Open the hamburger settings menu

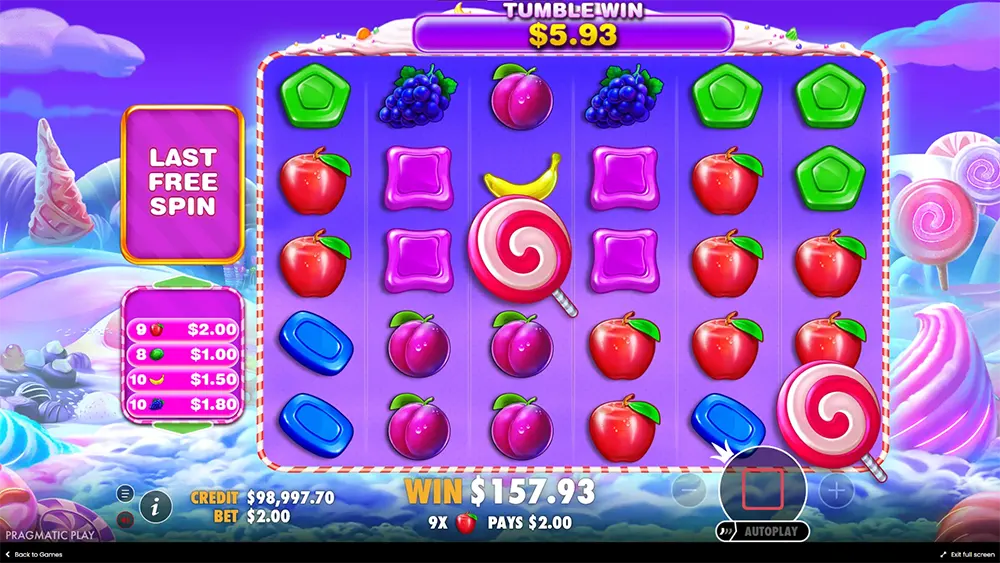(126, 493)
